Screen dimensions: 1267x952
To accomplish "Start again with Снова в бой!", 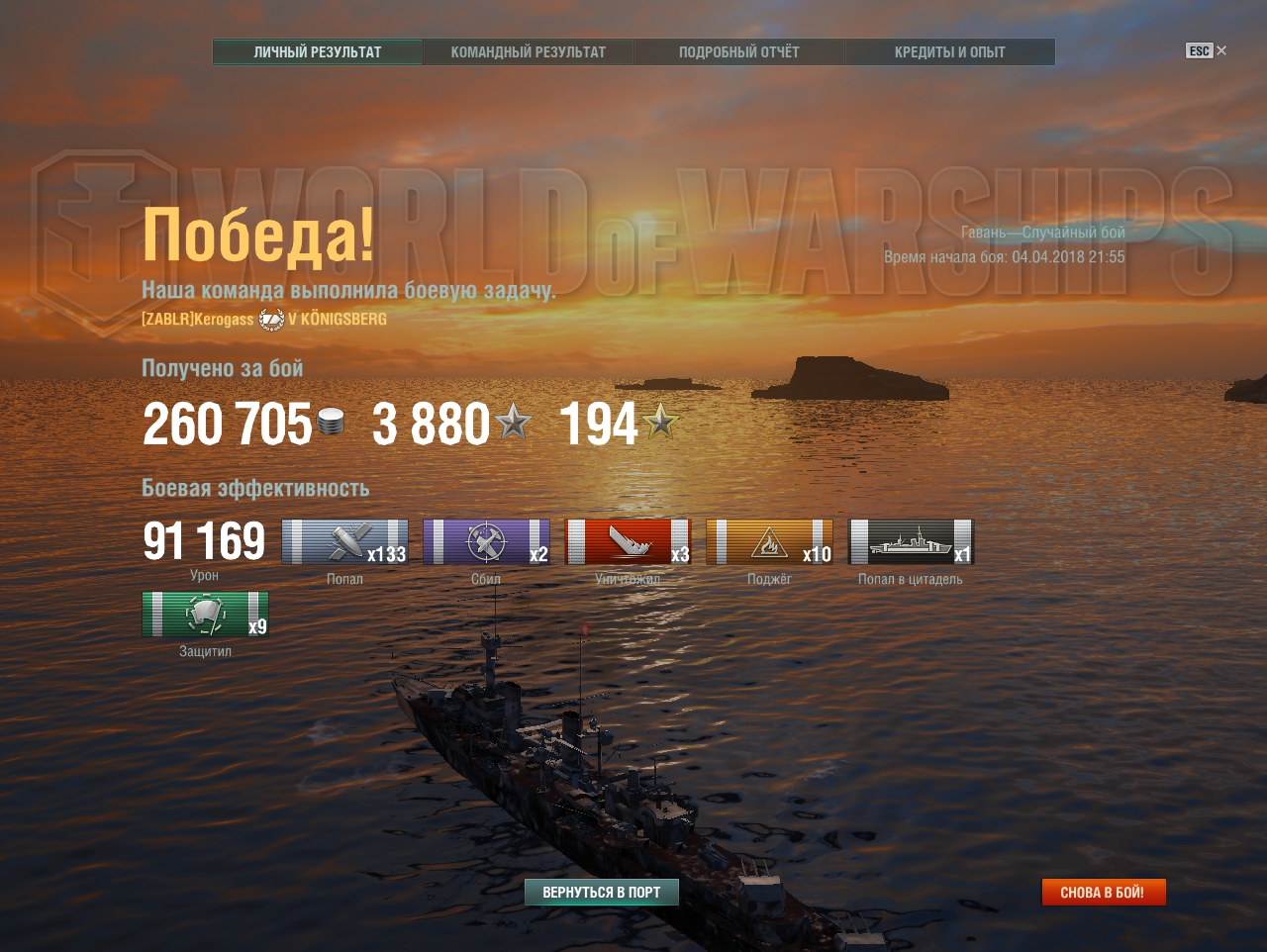I will (x=1104, y=893).
